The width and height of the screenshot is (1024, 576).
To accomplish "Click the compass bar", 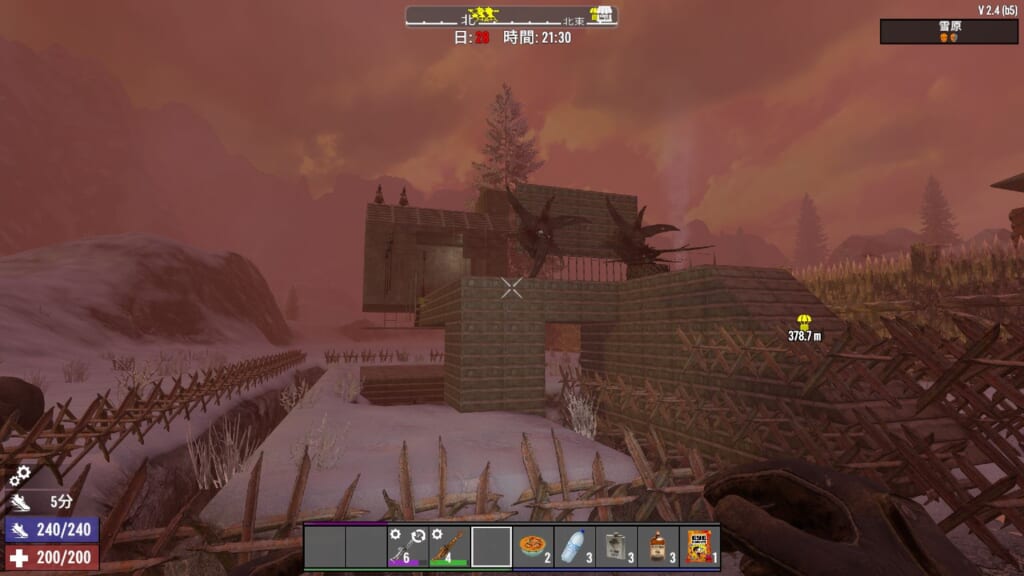I will coord(511,16).
